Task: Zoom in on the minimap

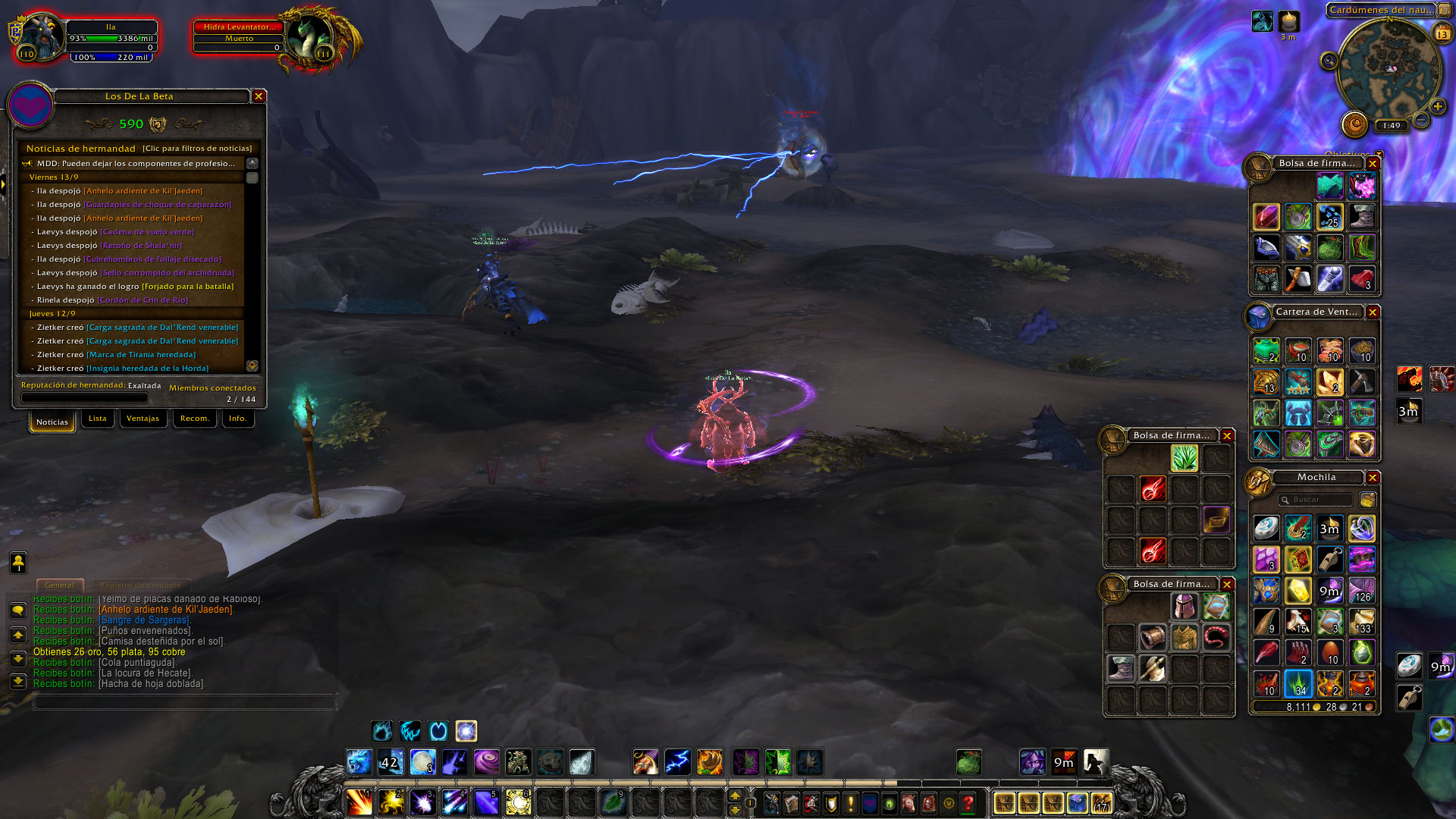Action: coord(1437,107)
